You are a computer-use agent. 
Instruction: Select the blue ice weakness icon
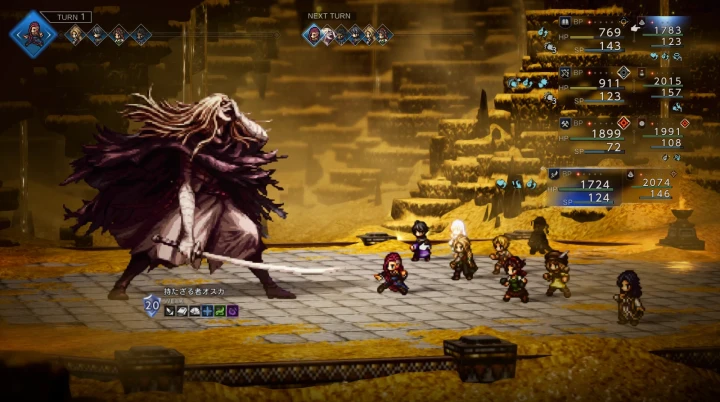tap(207, 311)
